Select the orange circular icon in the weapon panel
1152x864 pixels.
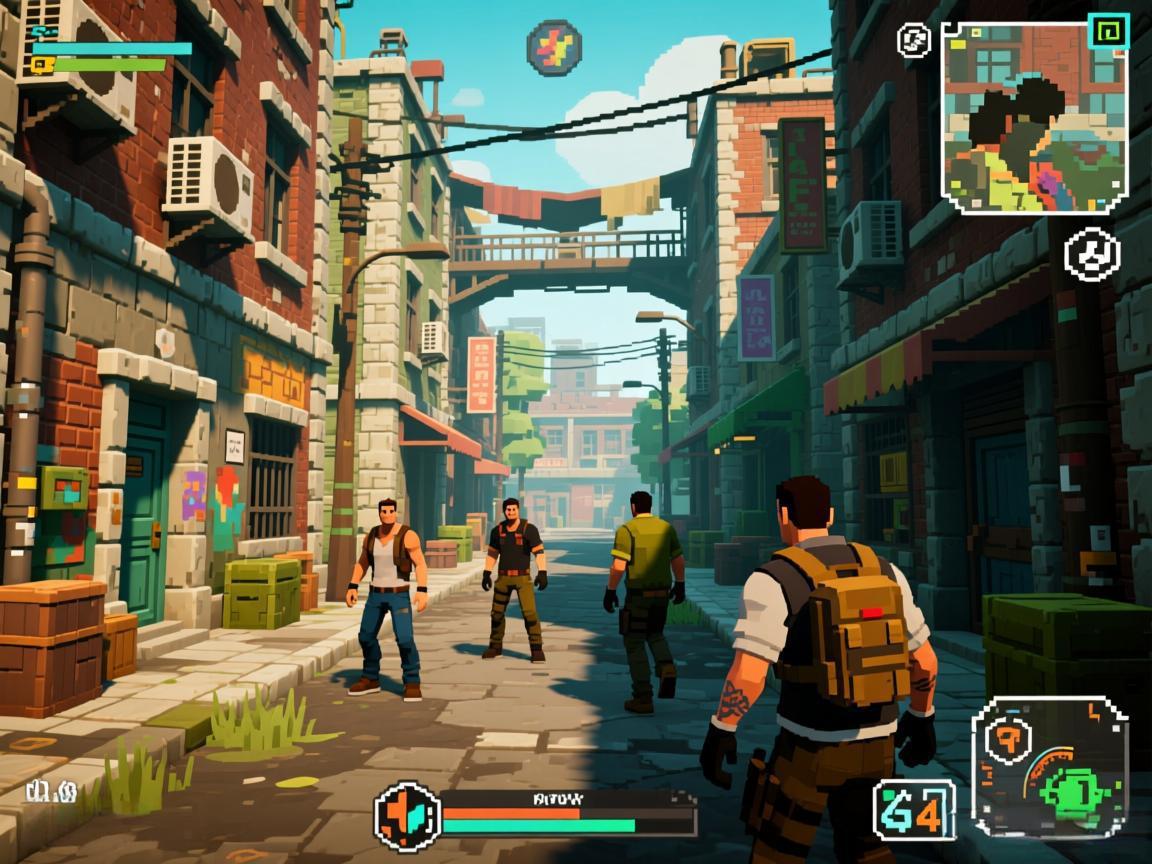click(1007, 740)
